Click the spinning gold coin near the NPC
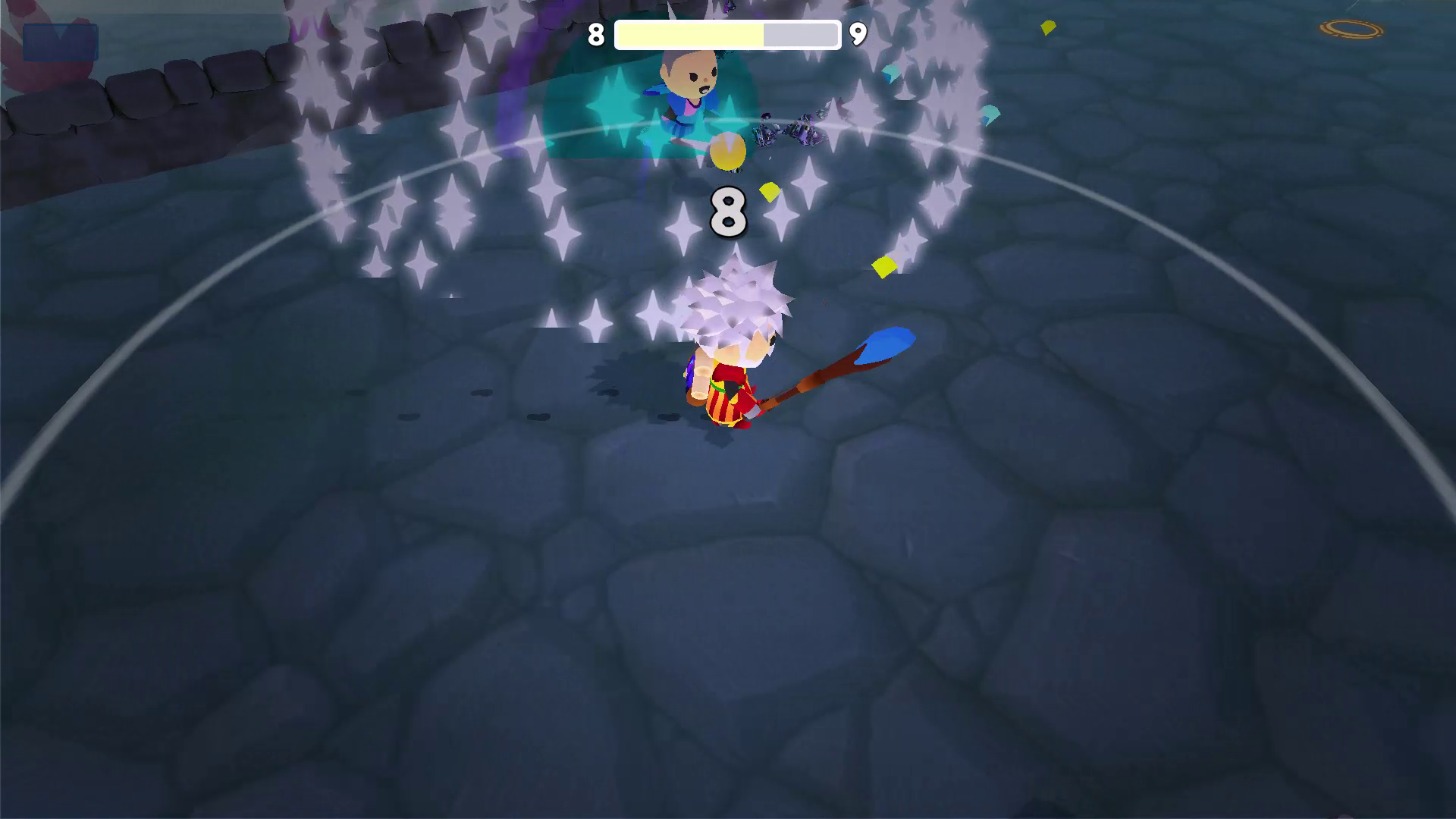 (x=727, y=151)
